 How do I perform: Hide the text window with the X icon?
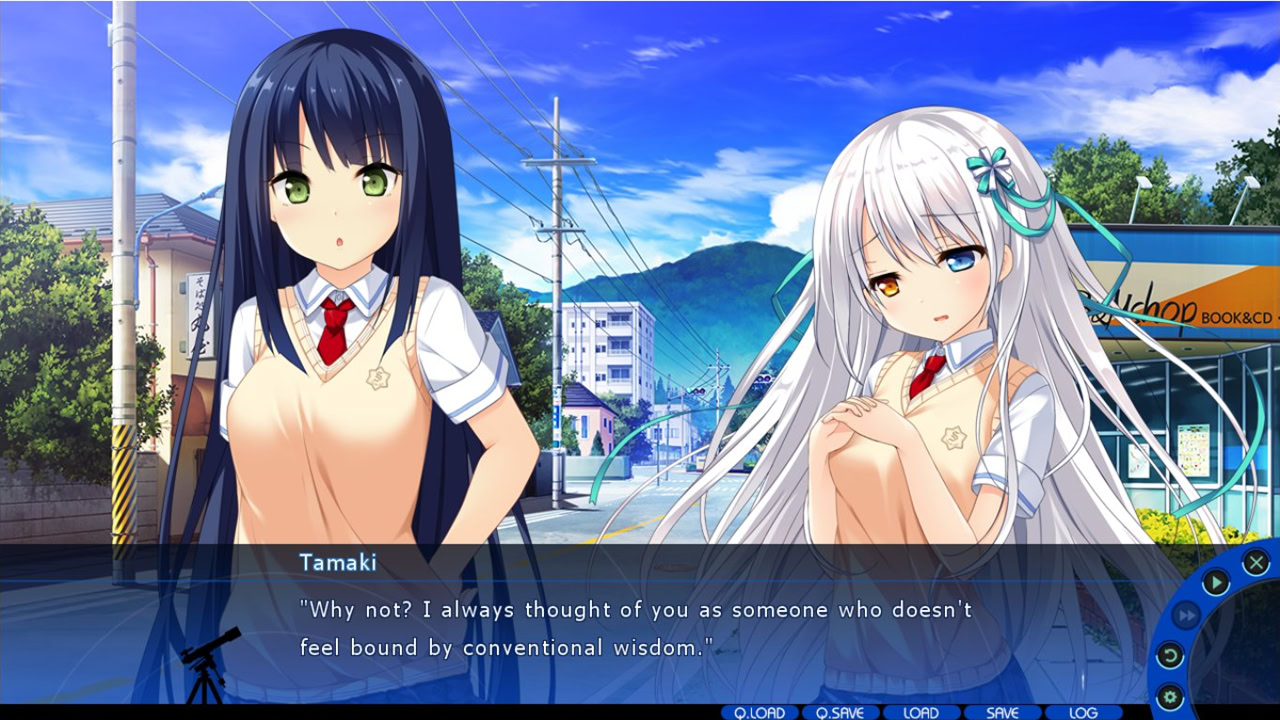[x=1256, y=562]
